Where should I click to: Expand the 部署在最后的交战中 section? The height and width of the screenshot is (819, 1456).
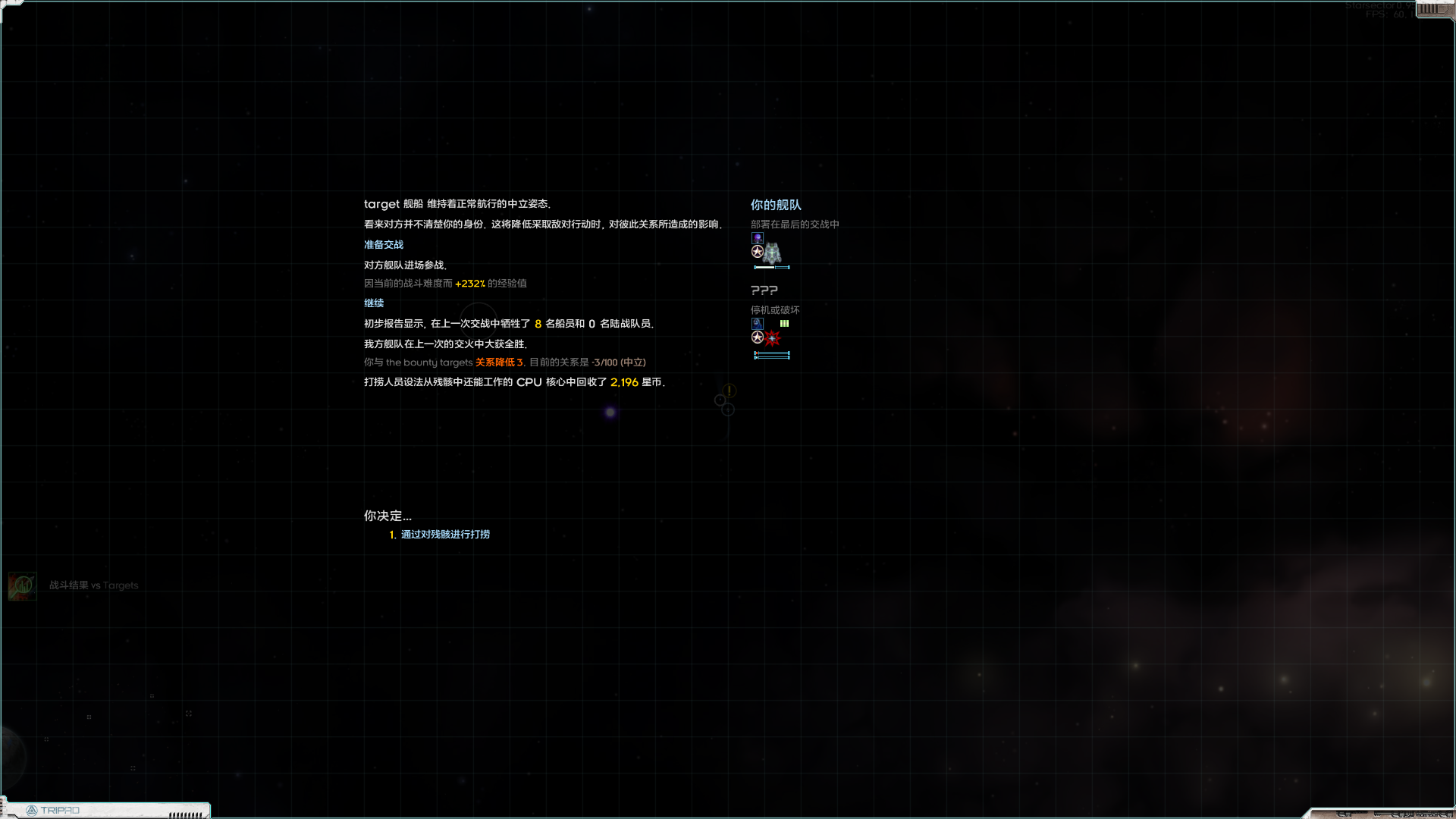coord(795,224)
